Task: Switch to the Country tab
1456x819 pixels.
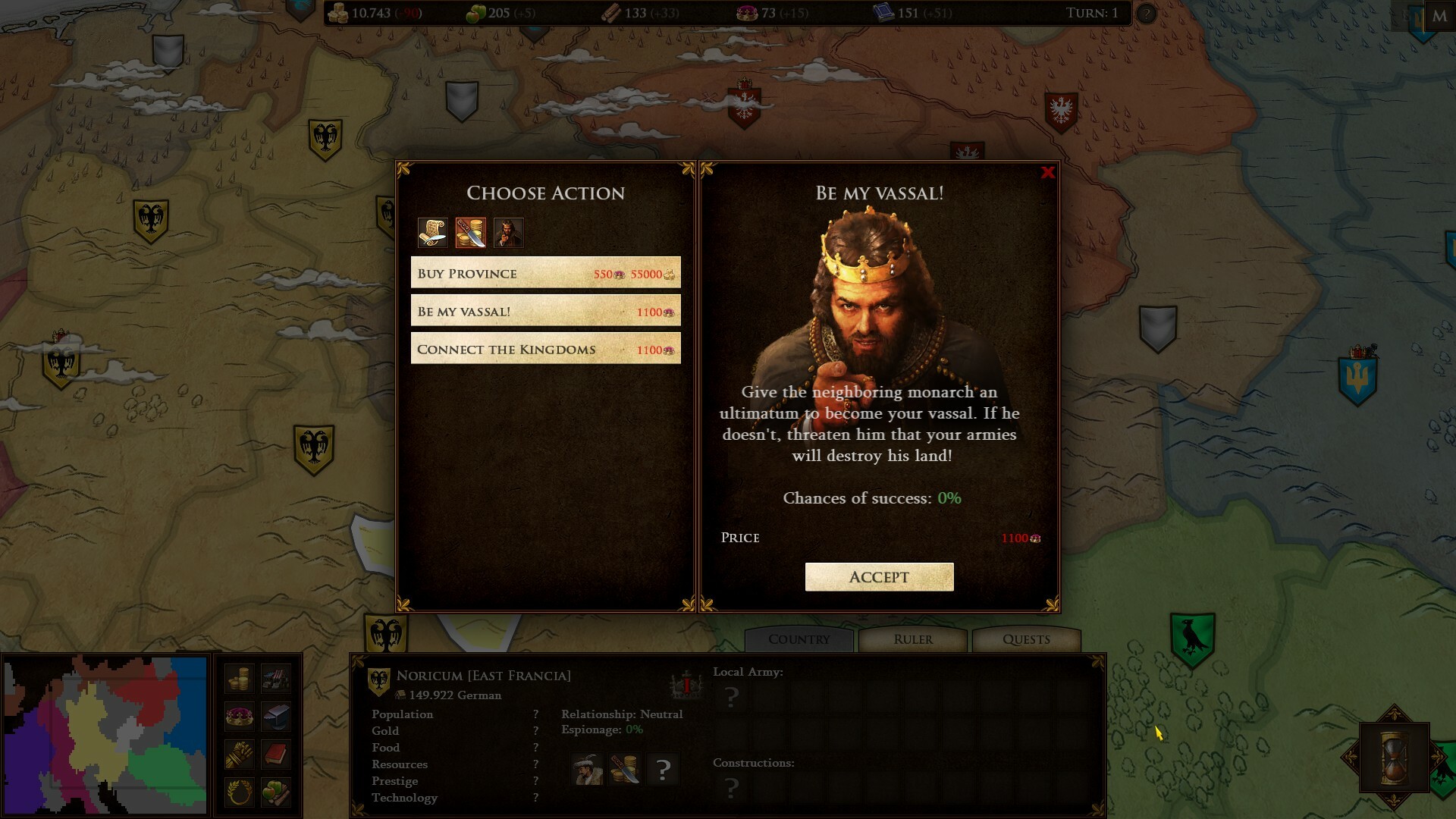Action: [799, 639]
